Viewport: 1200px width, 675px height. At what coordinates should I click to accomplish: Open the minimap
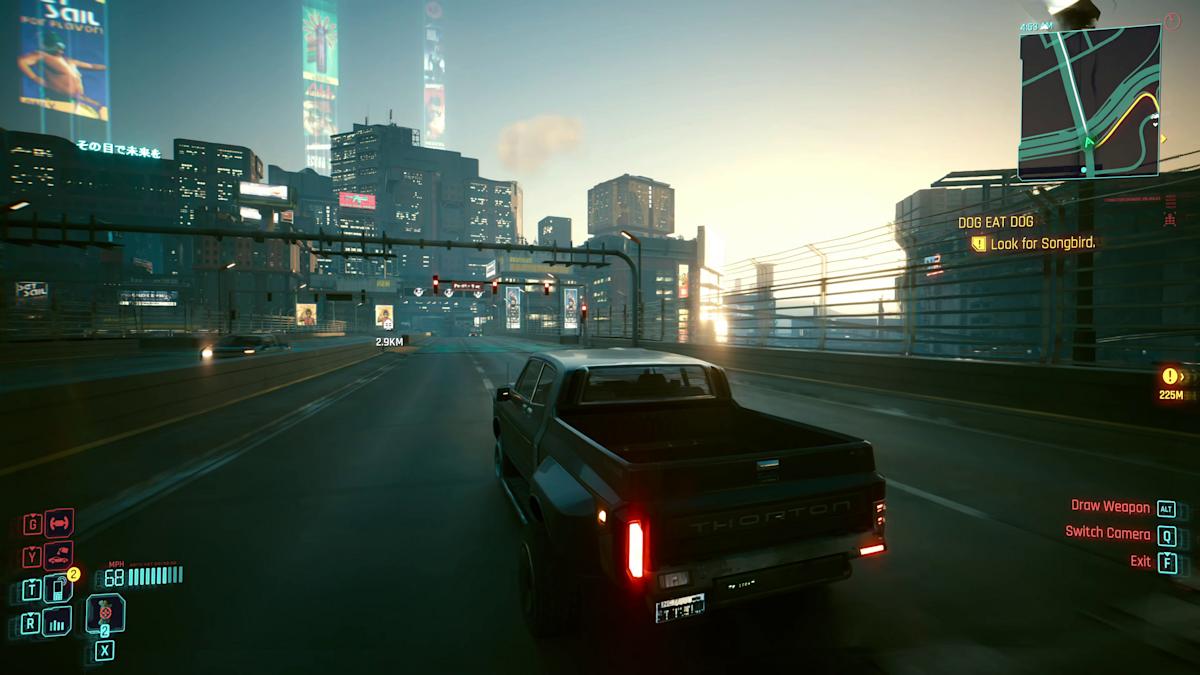click(1090, 100)
